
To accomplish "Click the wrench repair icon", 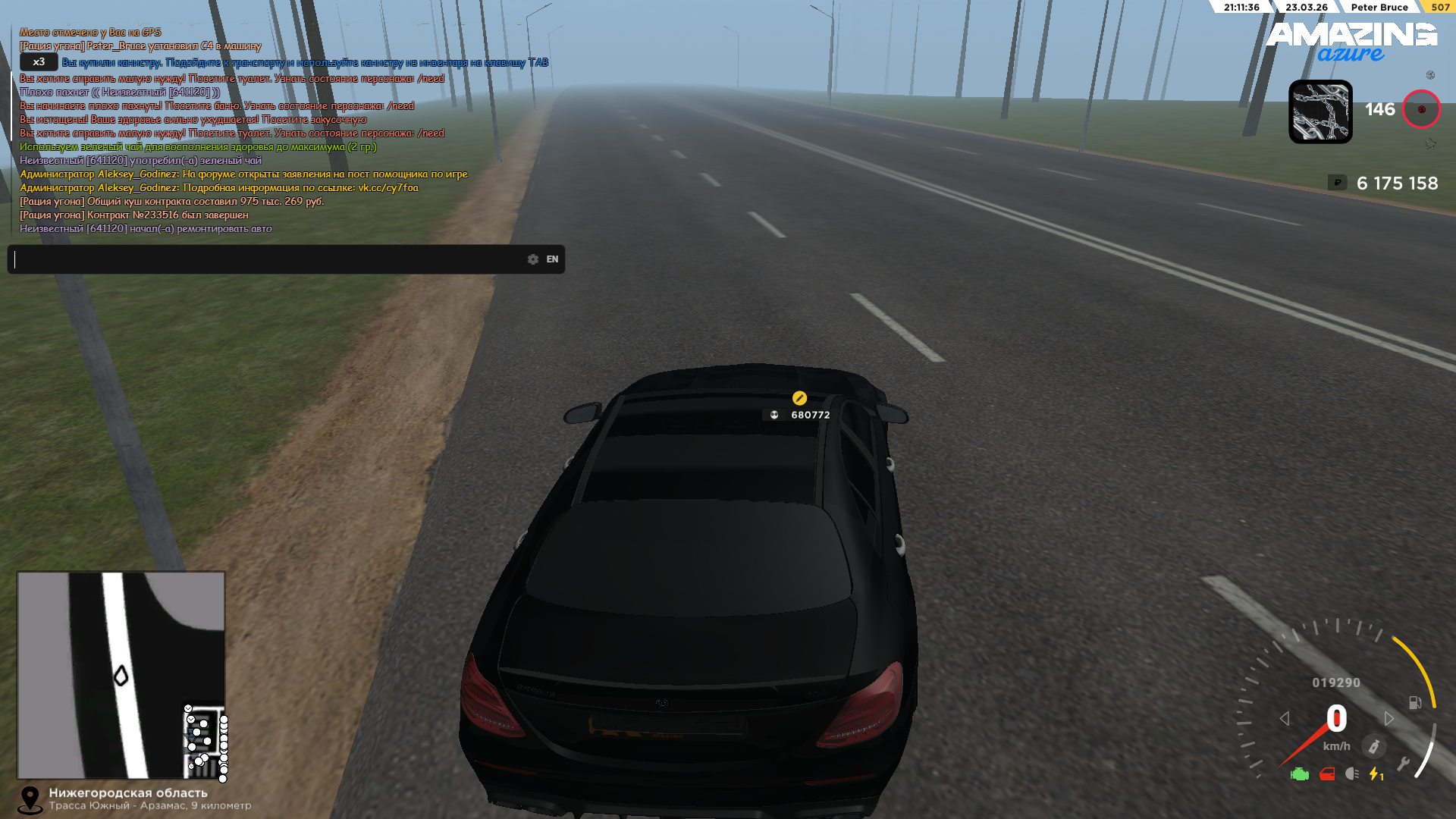I will click(x=1403, y=764).
